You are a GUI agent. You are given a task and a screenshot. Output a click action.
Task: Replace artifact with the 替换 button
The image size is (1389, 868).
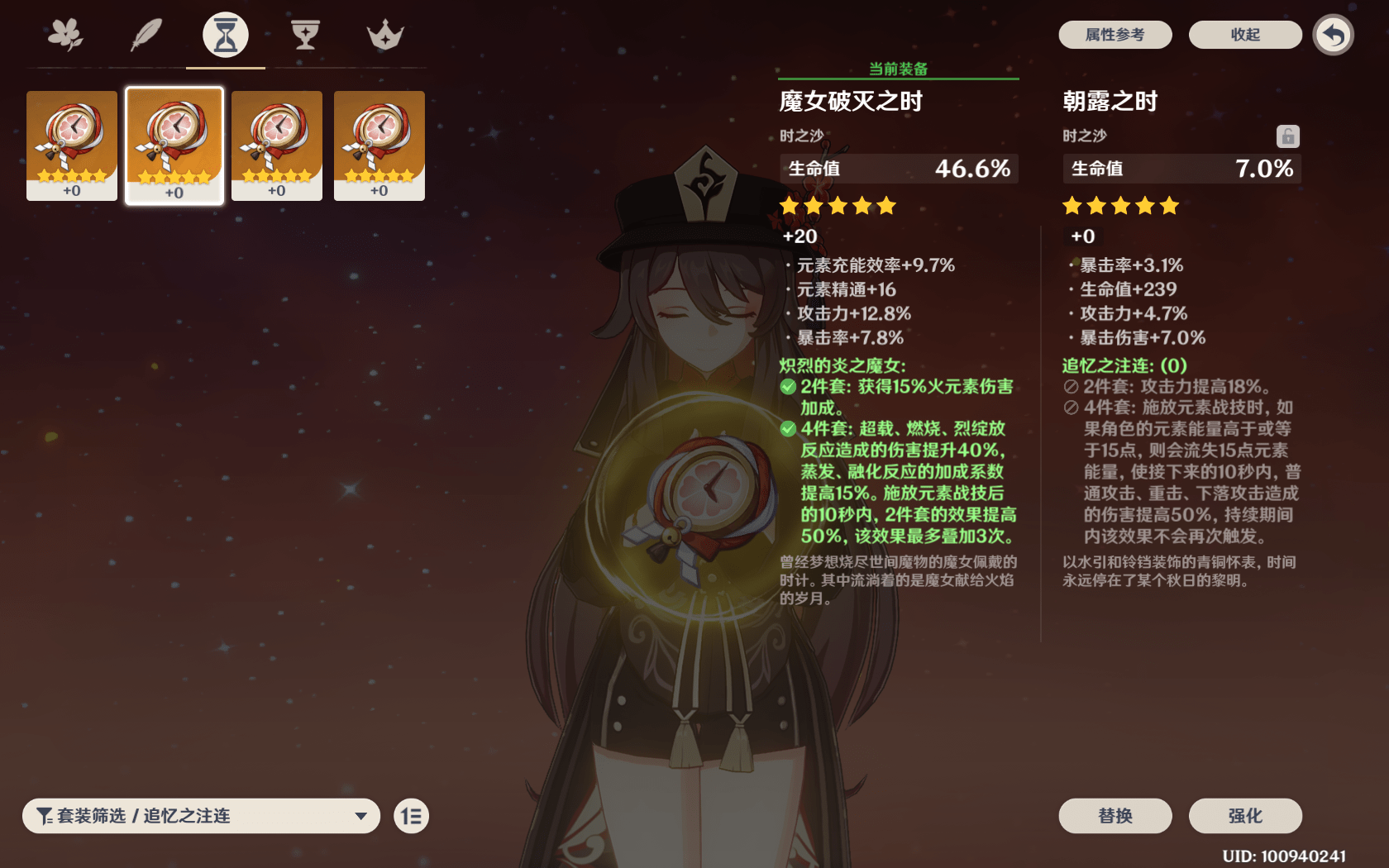point(1115,816)
